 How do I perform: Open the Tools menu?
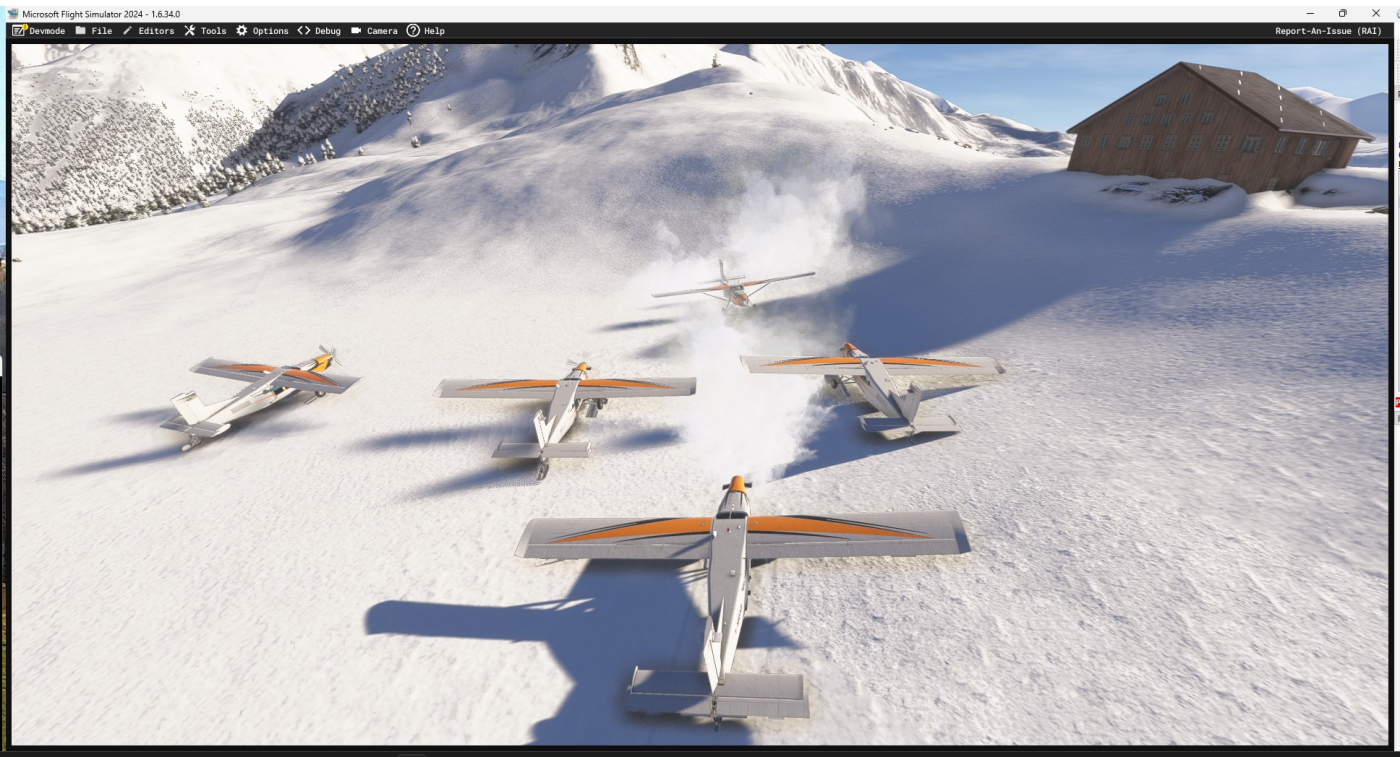pyautogui.click(x=205, y=31)
